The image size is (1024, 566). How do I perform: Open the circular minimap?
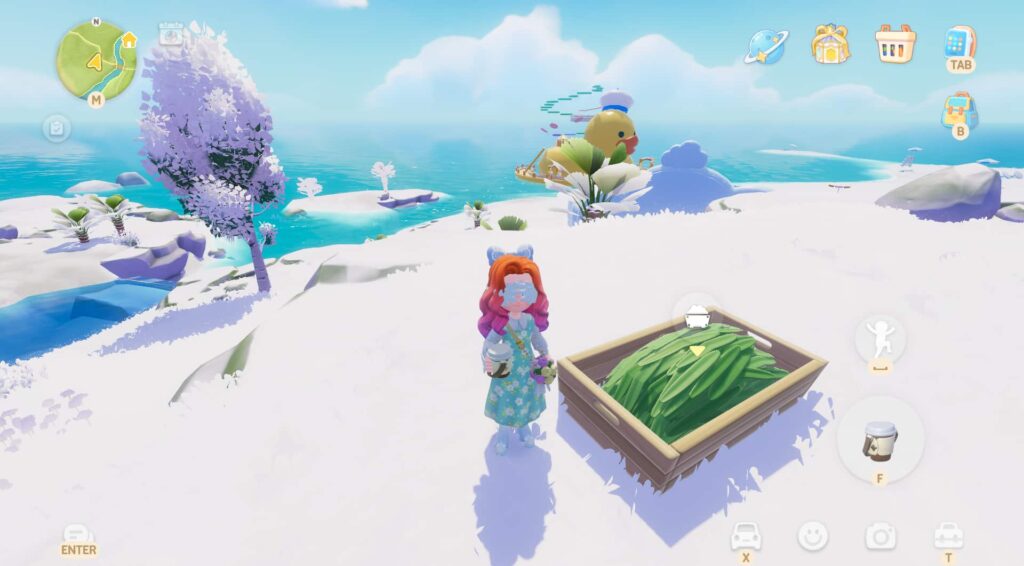[x=96, y=60]
